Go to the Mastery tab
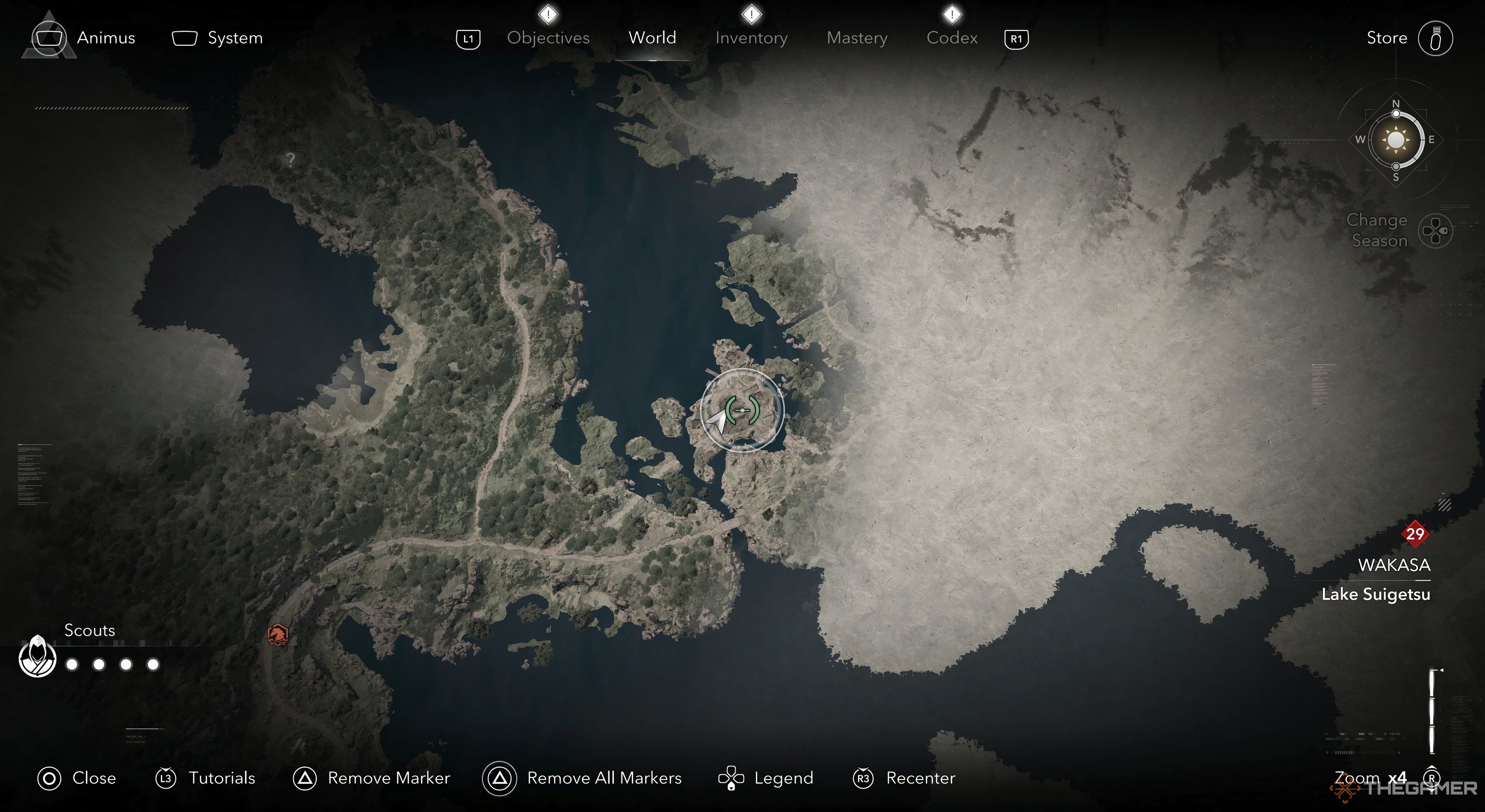Viewport: 1485px width, 812px height. (857, 38)
